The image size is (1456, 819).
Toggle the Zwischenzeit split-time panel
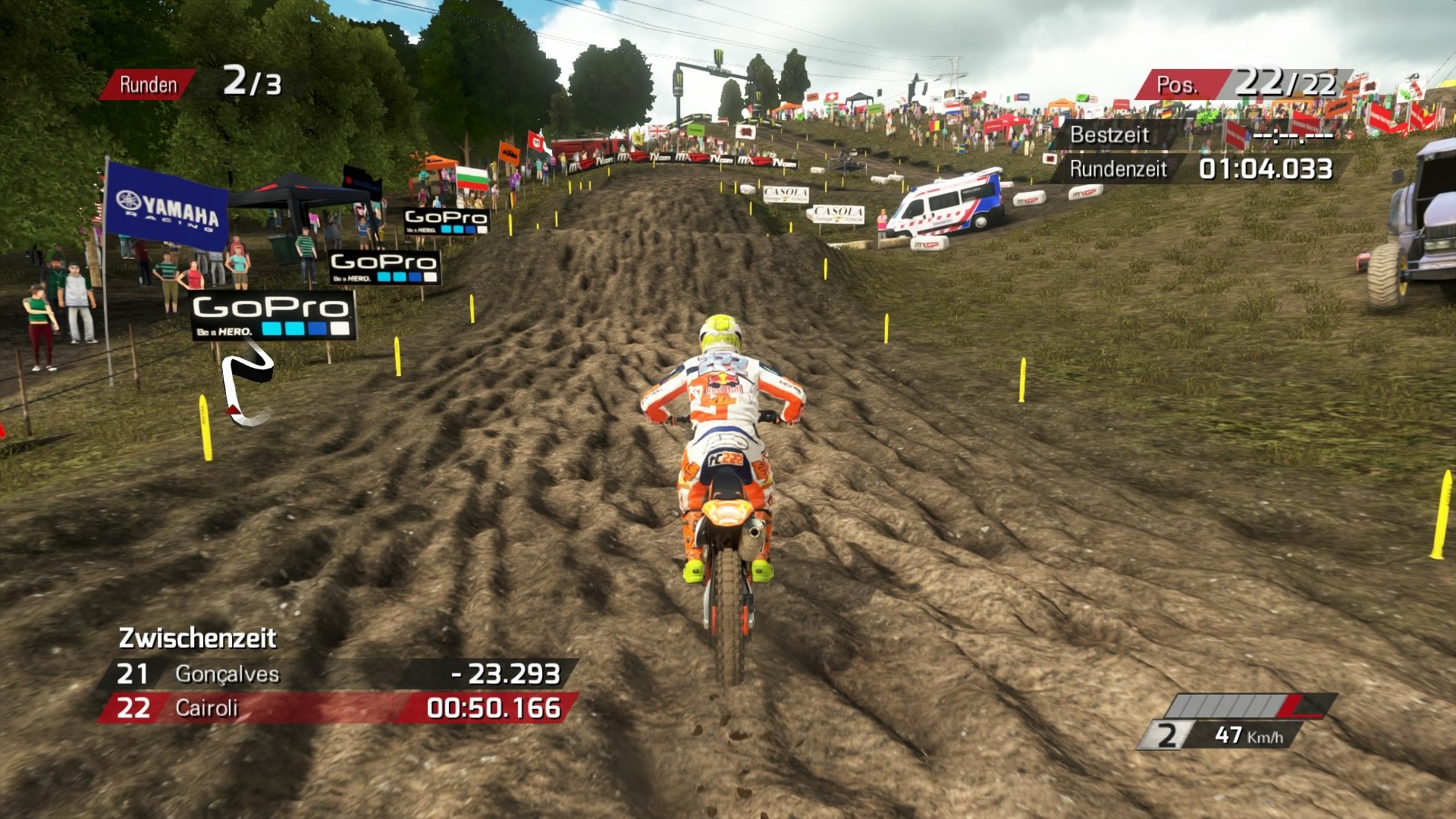click(x=199, y=639)
